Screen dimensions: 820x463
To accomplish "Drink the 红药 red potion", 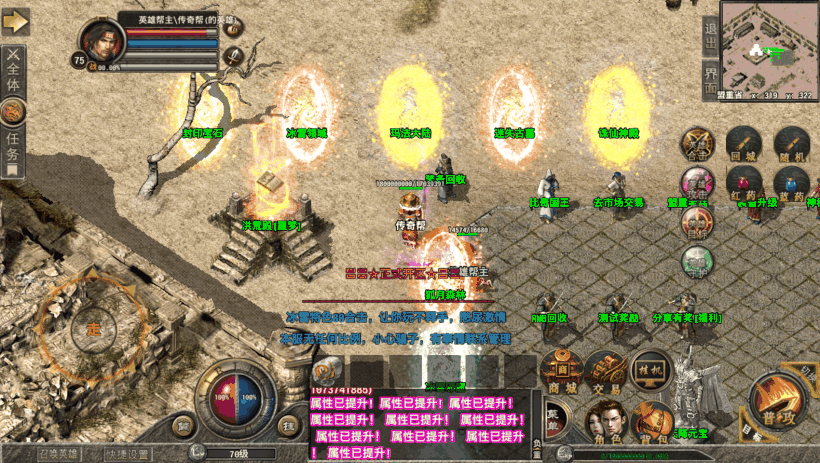I will point(742,185).
